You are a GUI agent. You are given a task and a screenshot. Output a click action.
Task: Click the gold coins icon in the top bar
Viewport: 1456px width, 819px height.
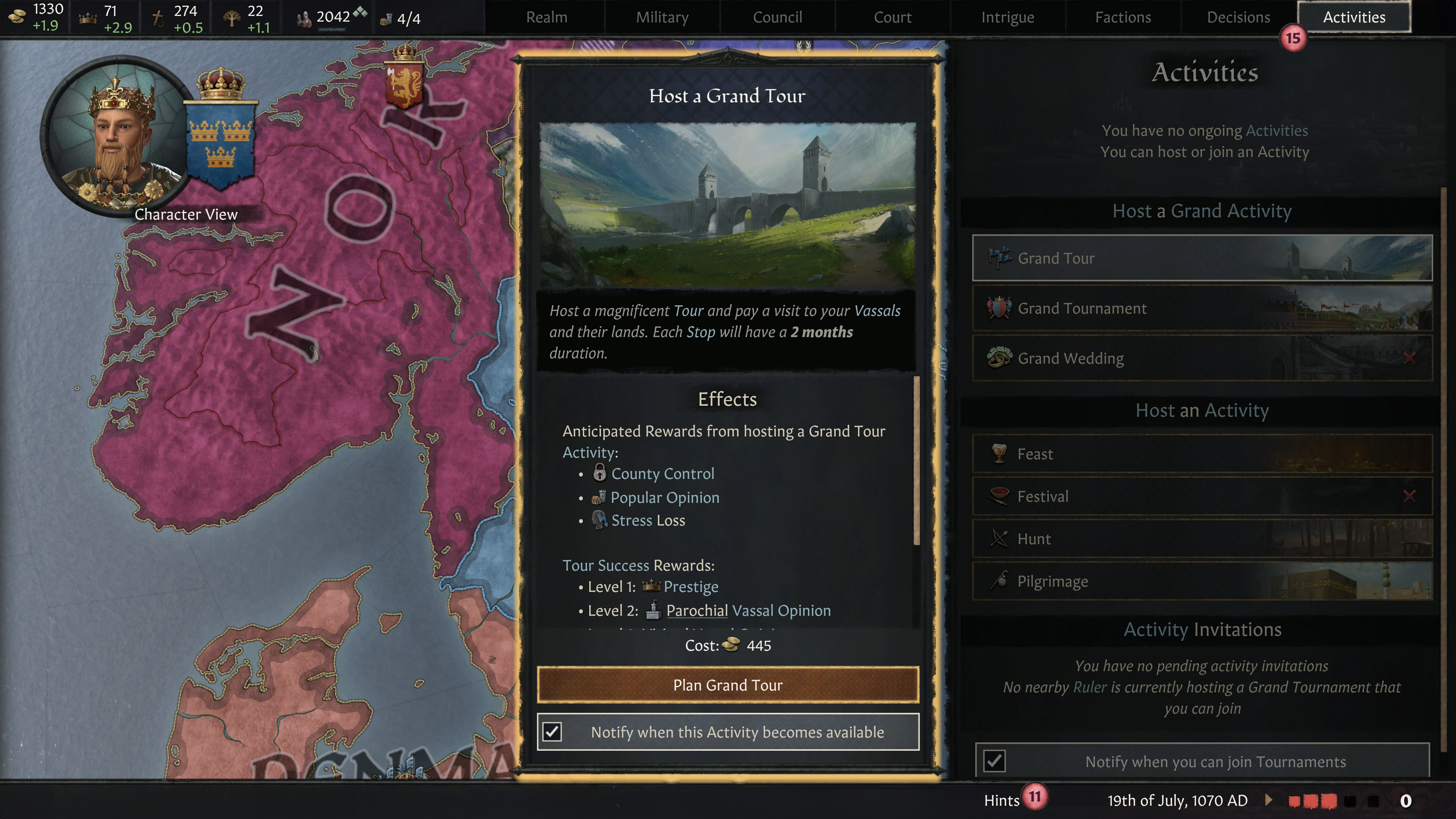point(17,16)
